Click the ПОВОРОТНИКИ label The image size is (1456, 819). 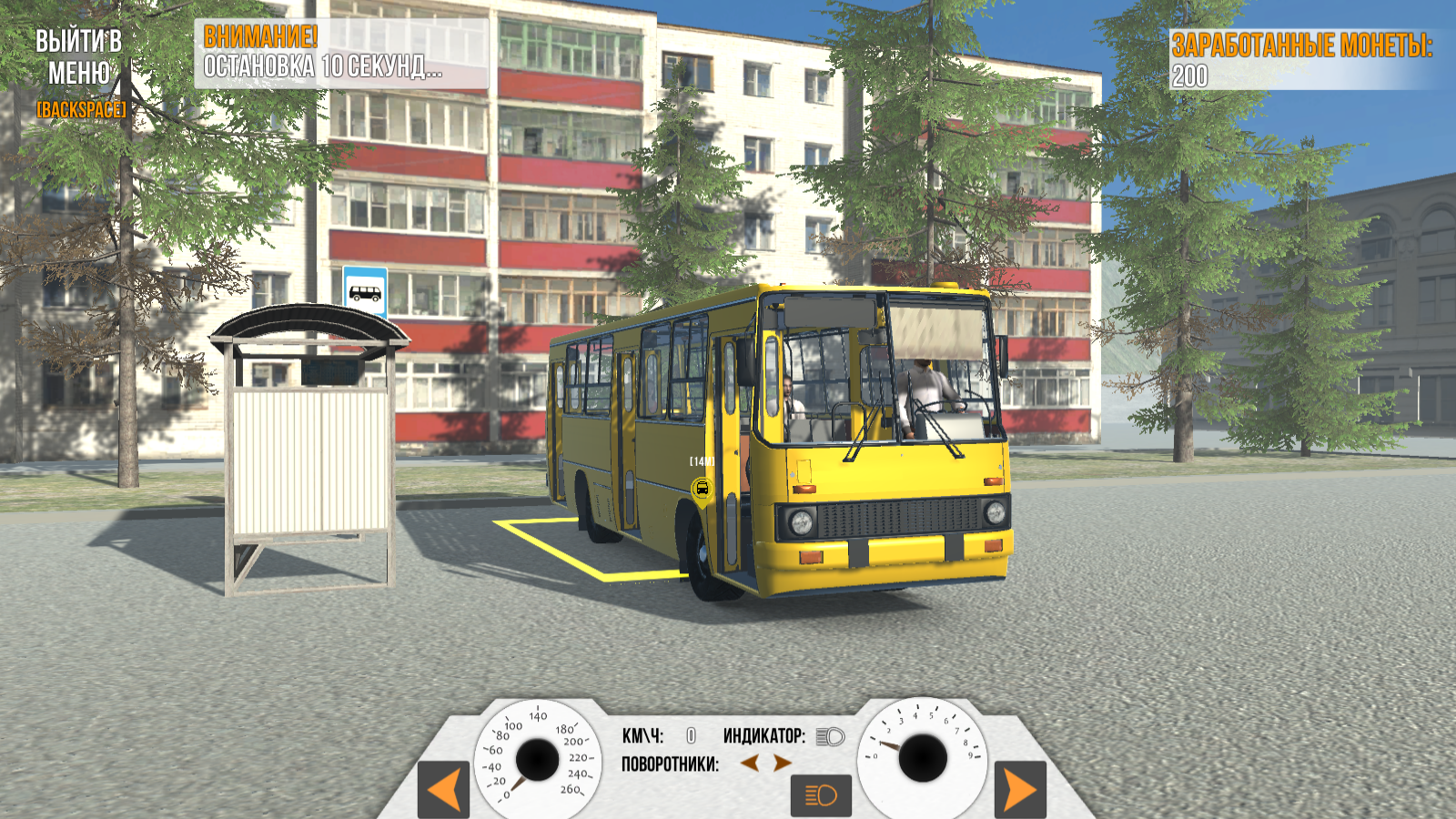click(x=671, y=763)
